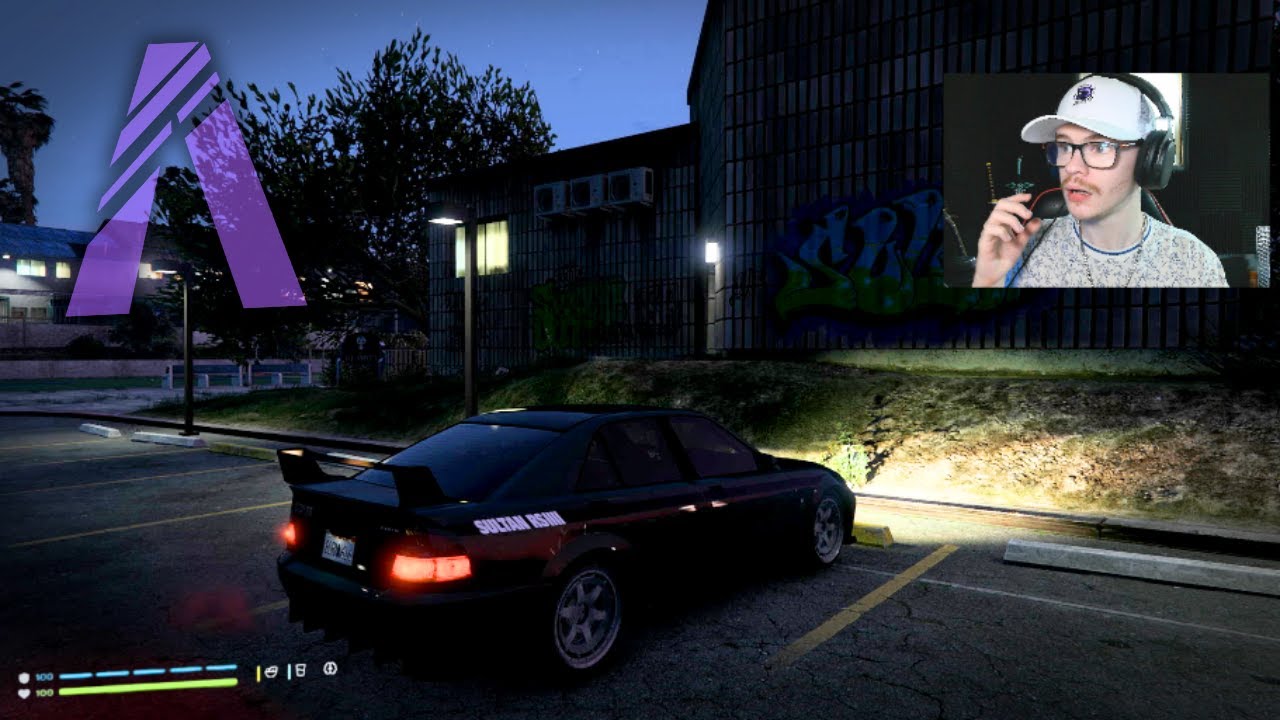Click the thirst glass status icon
The width and height of the screenshot is (1280, 720).
click(299, 670)
